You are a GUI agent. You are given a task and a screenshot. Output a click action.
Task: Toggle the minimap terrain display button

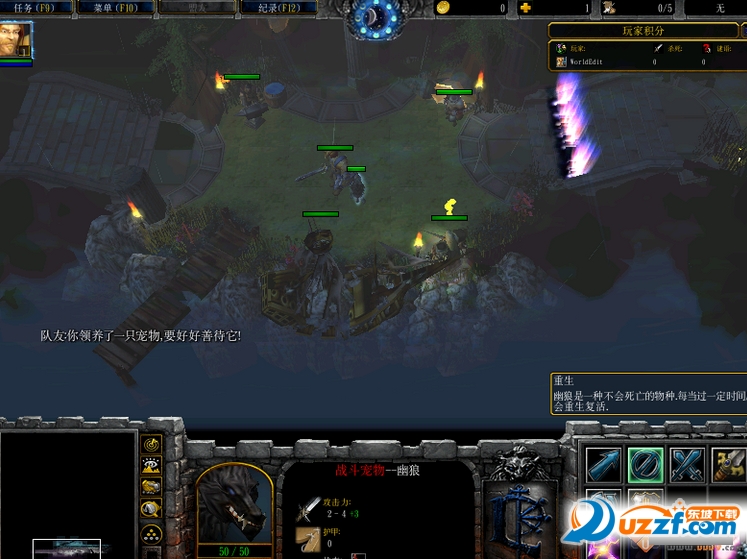(x=151, y=465)
